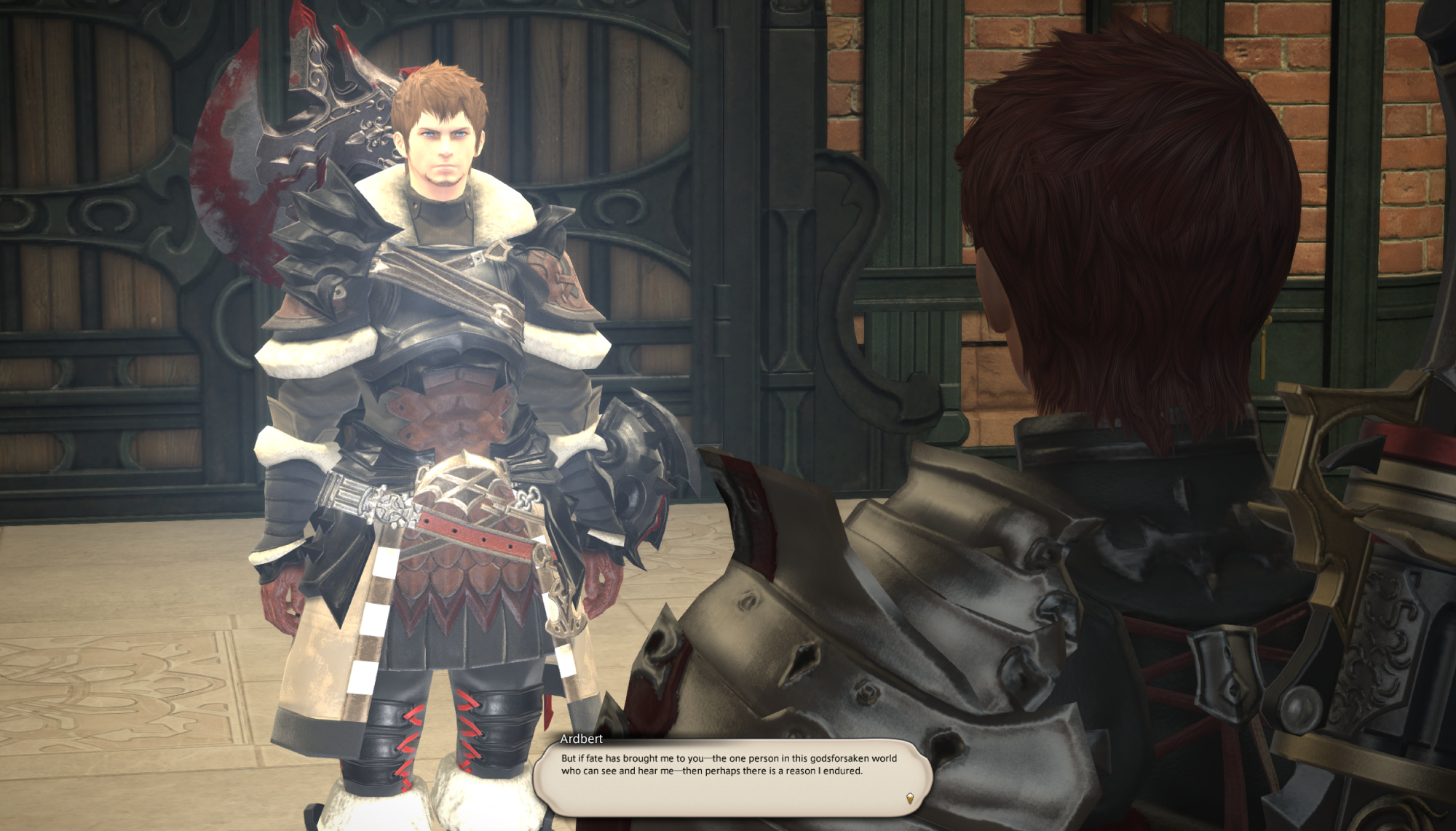
Task: Click the dialogue continue cursor icon
Action: pos(909,798)
